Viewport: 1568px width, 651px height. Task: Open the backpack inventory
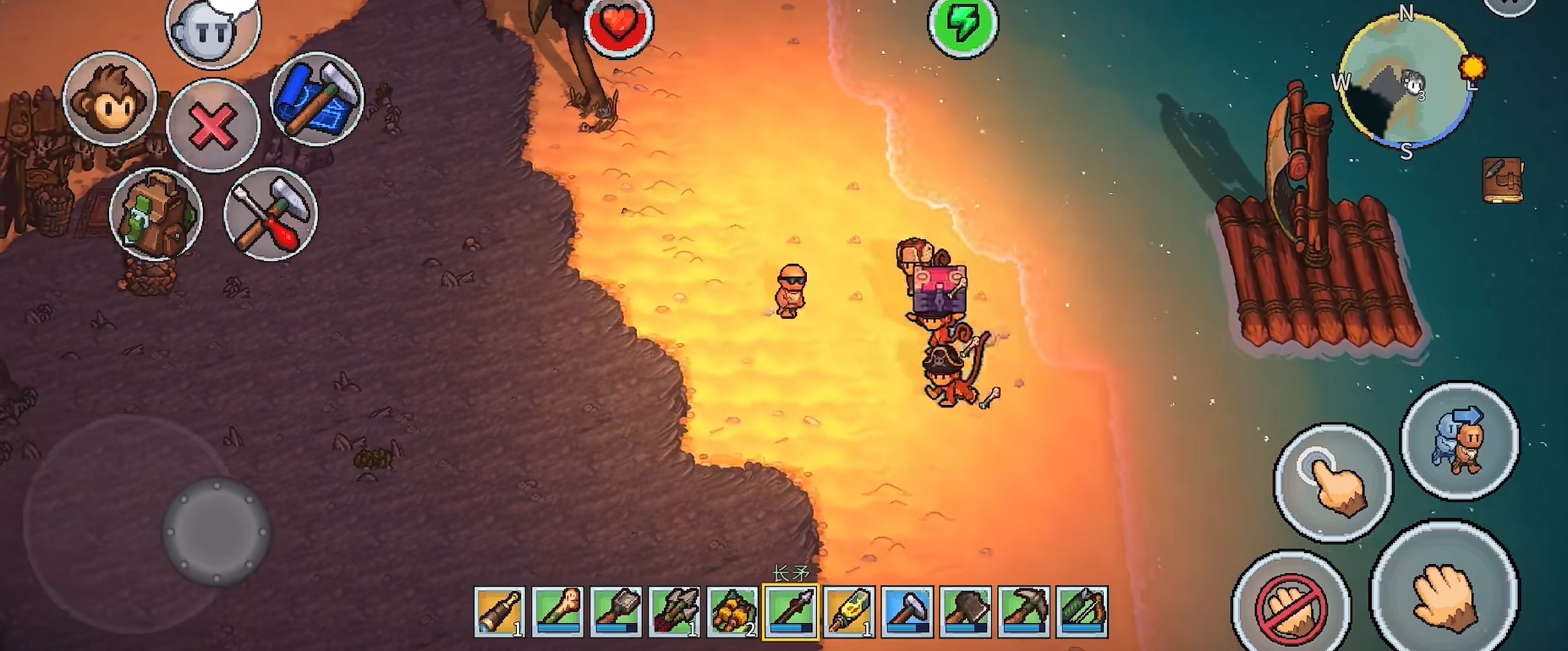click(156, 214)
